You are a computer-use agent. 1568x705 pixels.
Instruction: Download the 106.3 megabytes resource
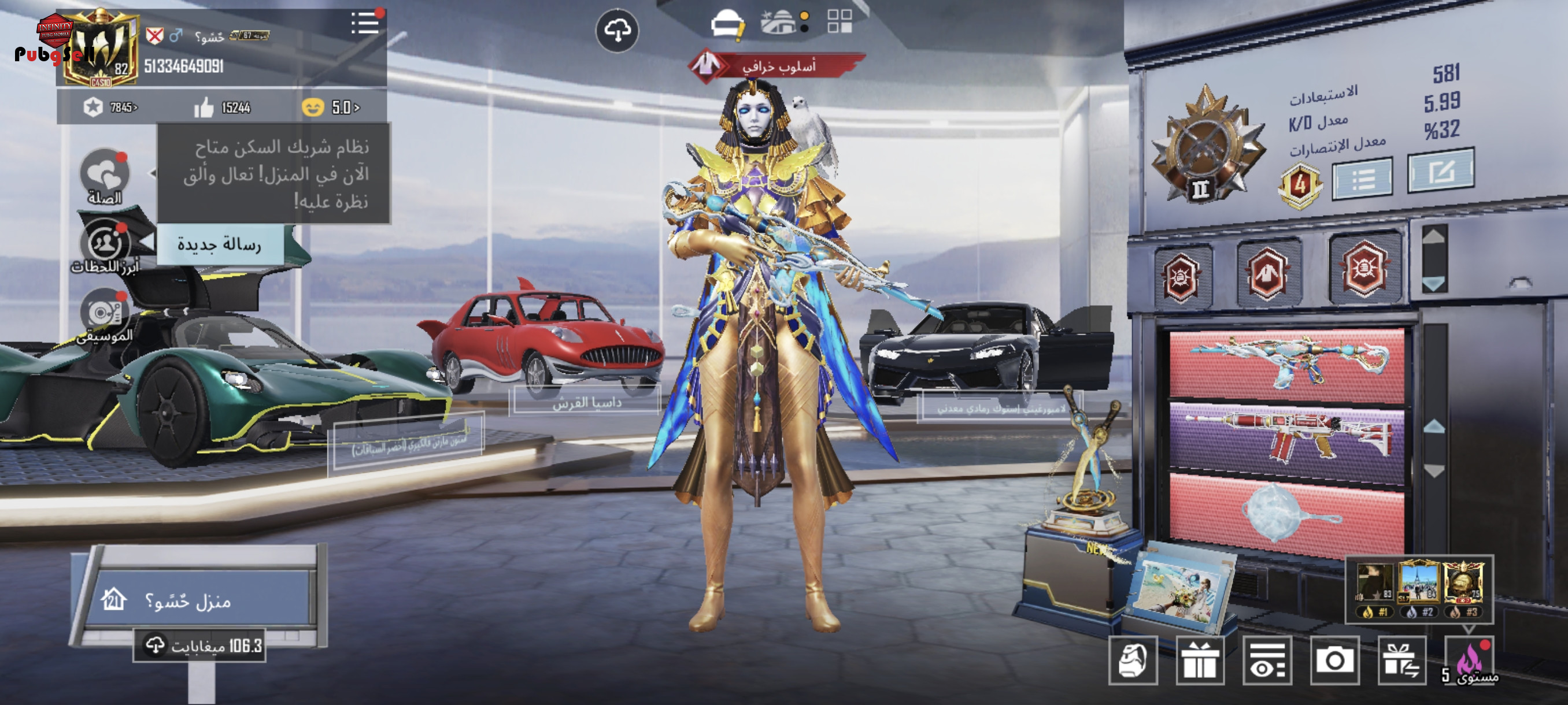(199, 645)
